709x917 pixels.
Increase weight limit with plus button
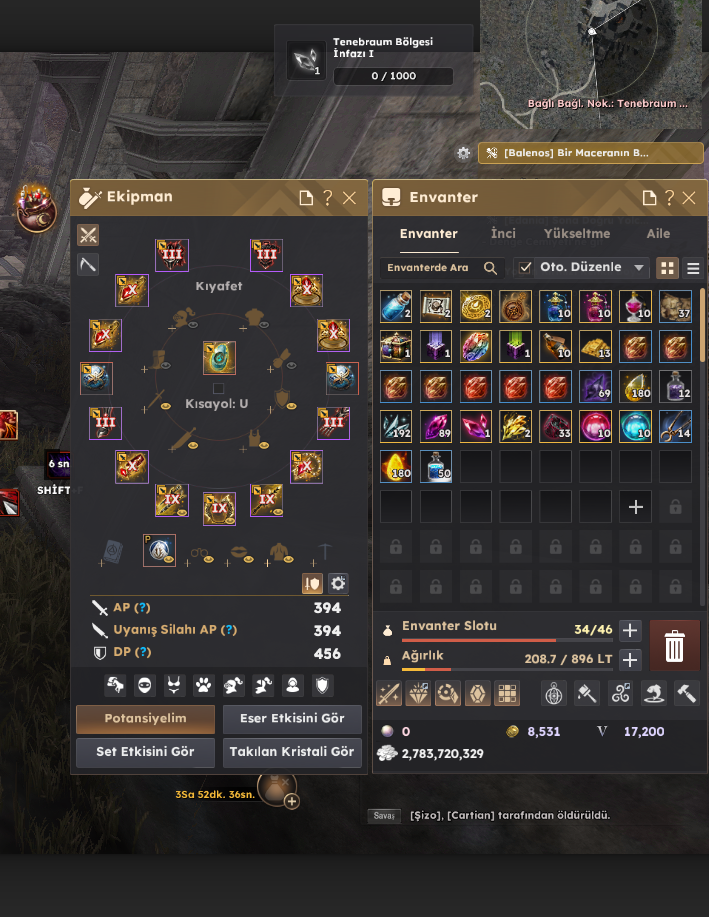[630, 660]
